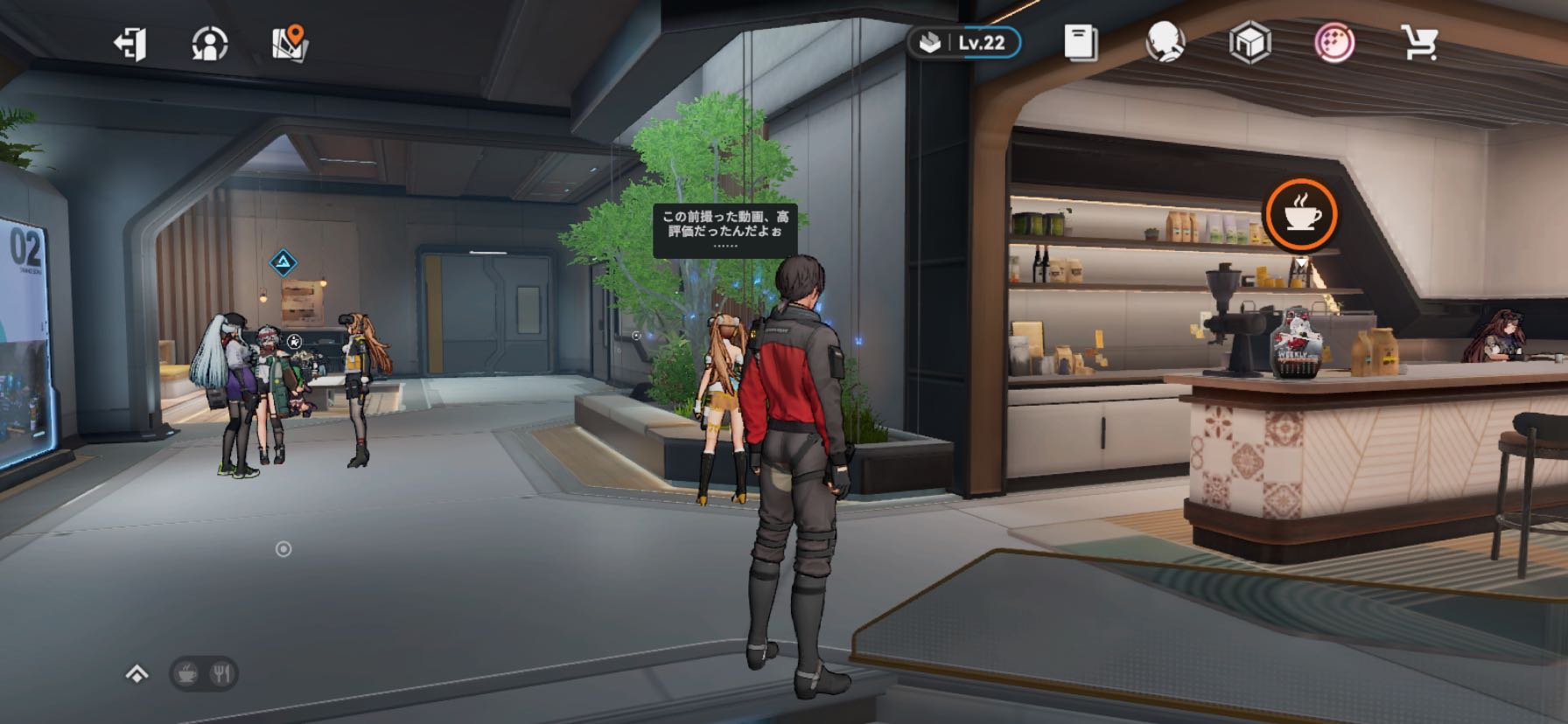This screenshot has width=1568, height=724.
Task: Open the documents icon
Action: click(x=1080, y=42)
